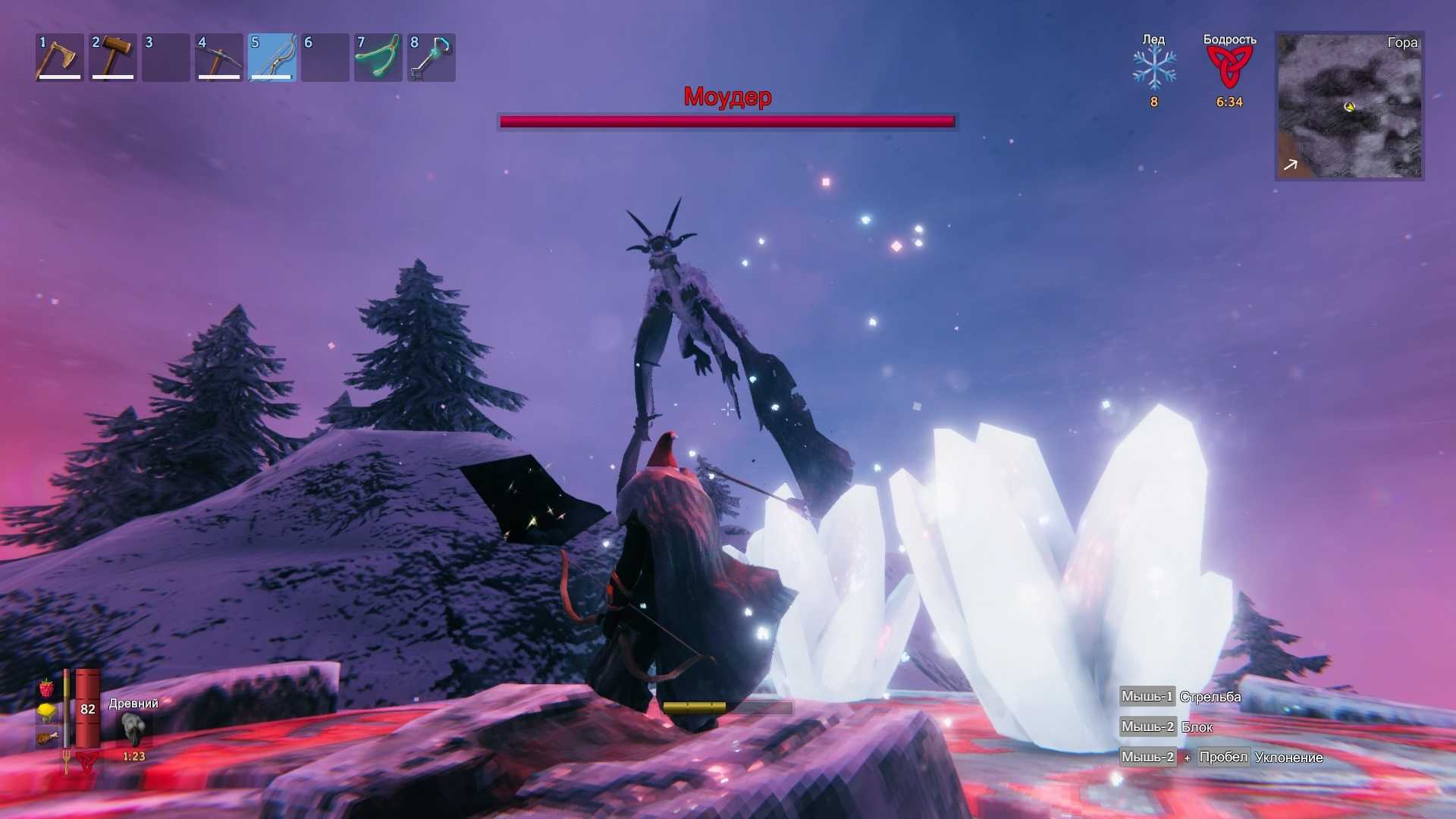Choose the pickaxe hotbar slot

point(219,58)
